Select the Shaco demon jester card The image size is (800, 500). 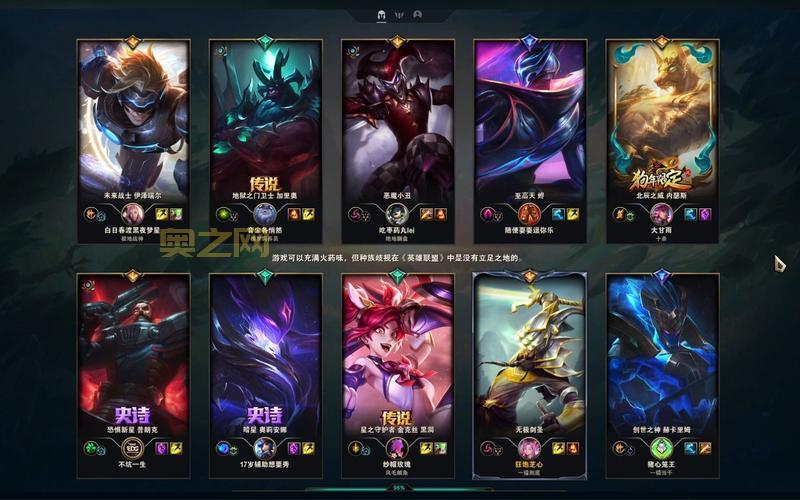[398, 130]
